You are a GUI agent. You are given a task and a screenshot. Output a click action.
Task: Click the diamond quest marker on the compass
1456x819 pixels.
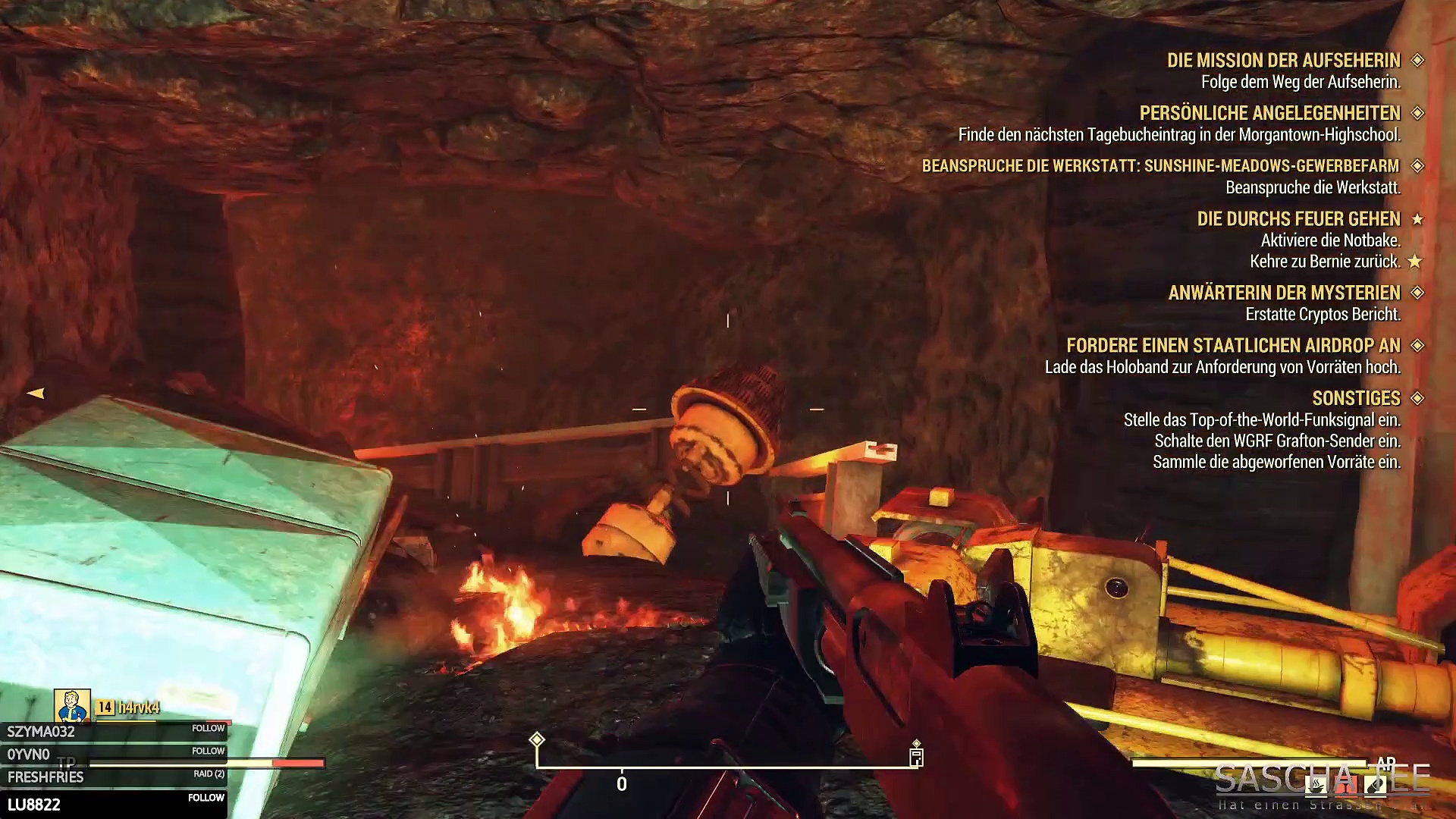[x=537, y=739]
